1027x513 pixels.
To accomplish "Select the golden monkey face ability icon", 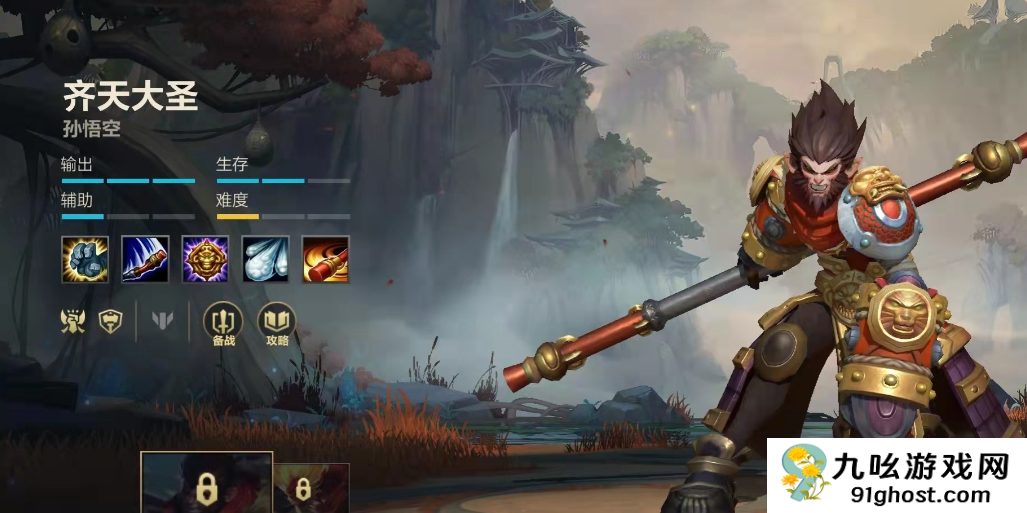I will pos(205,259).
